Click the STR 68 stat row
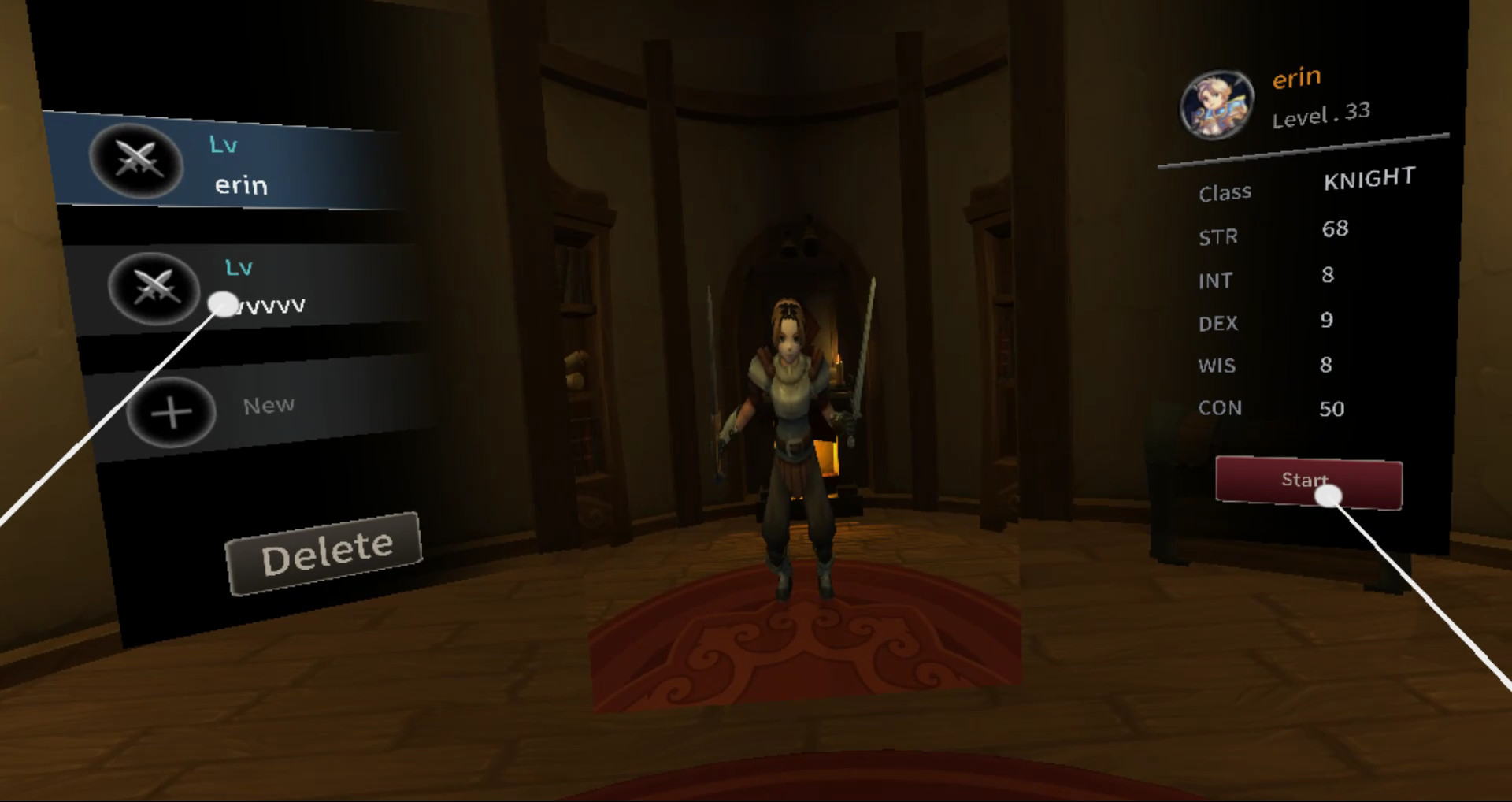 (1276, 232)
